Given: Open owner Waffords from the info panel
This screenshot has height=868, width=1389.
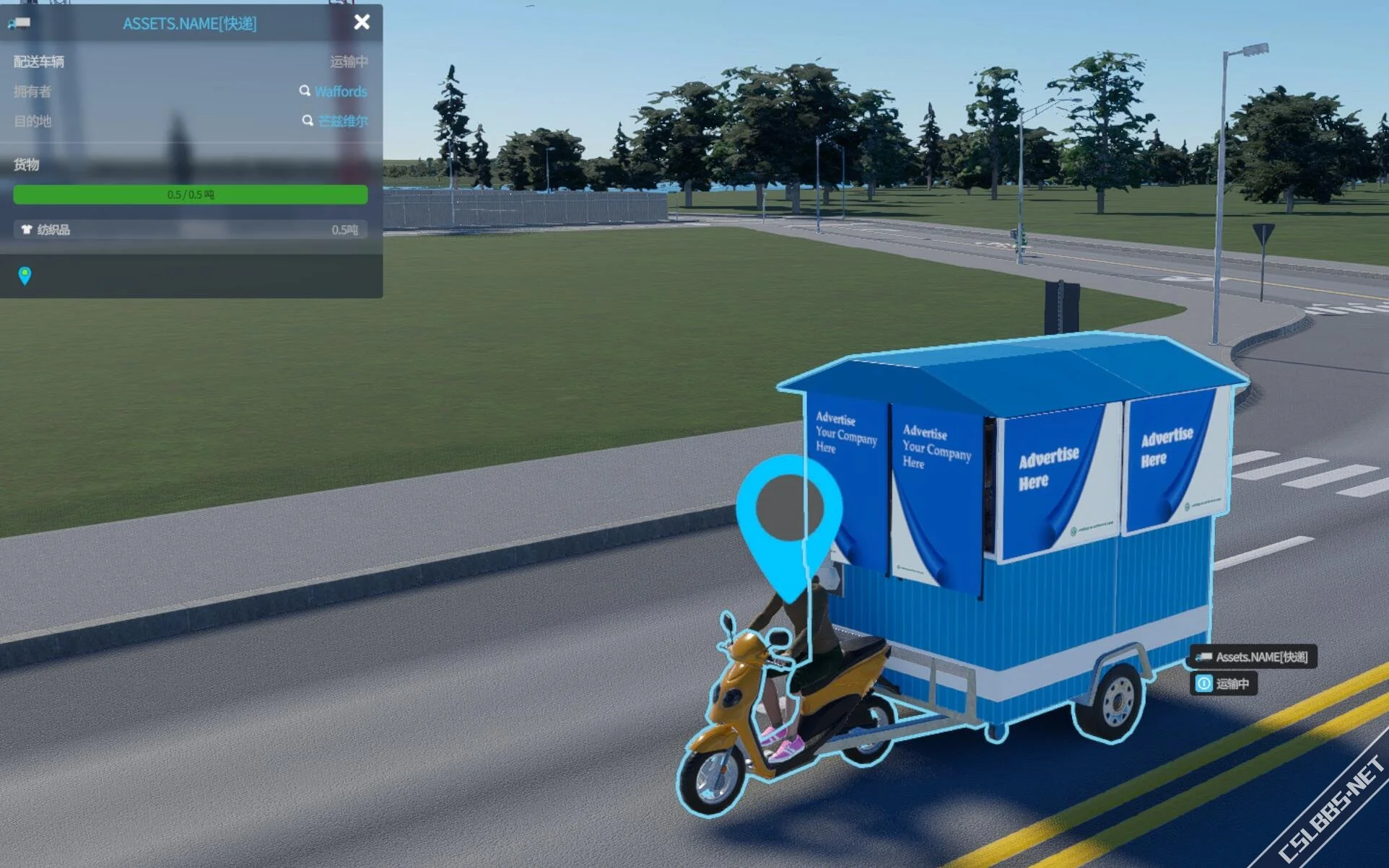Looking at the screenshot, I should pyautogui.click(x=340, y=92).
